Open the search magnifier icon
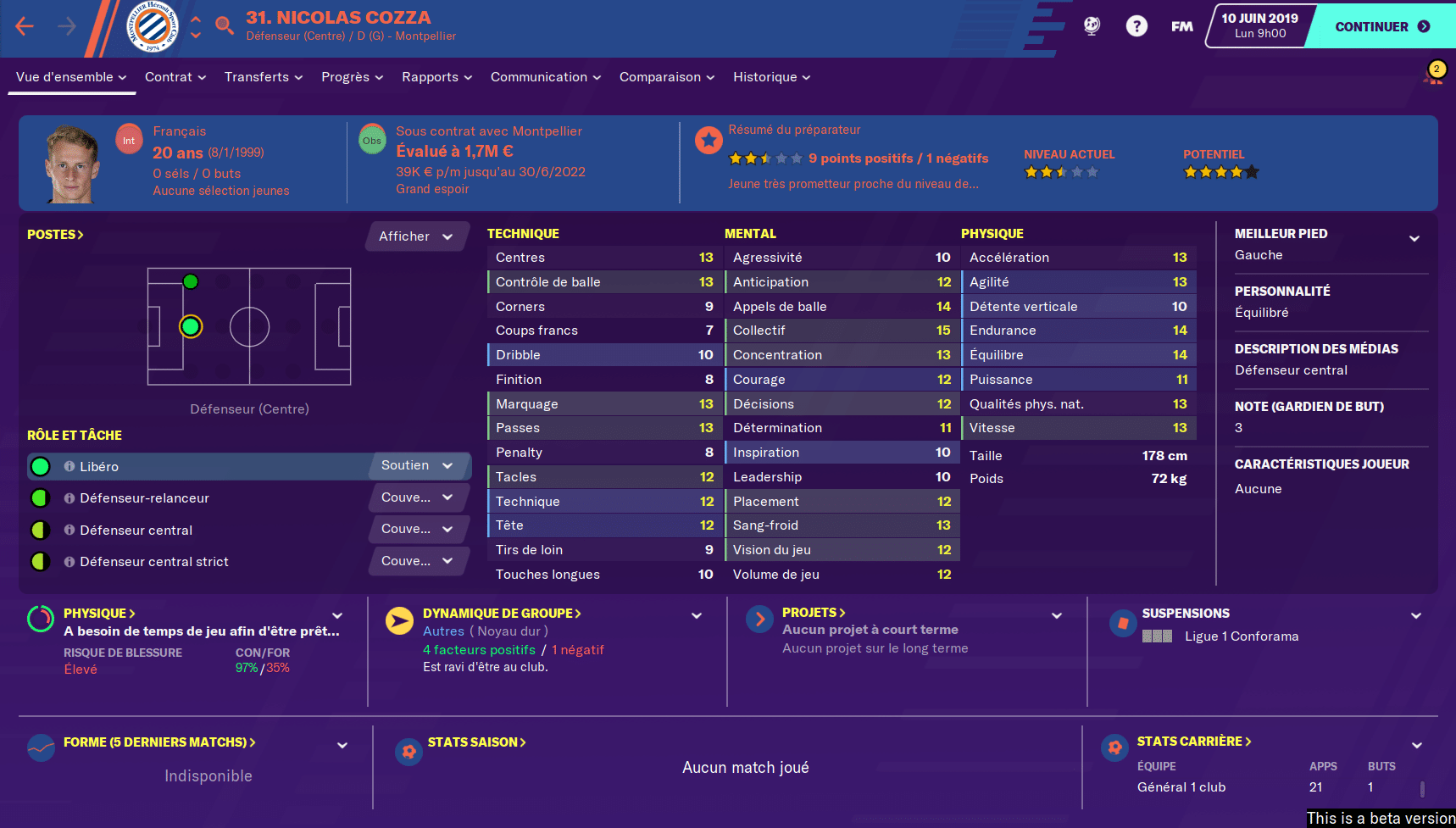 tap(225, 25)
